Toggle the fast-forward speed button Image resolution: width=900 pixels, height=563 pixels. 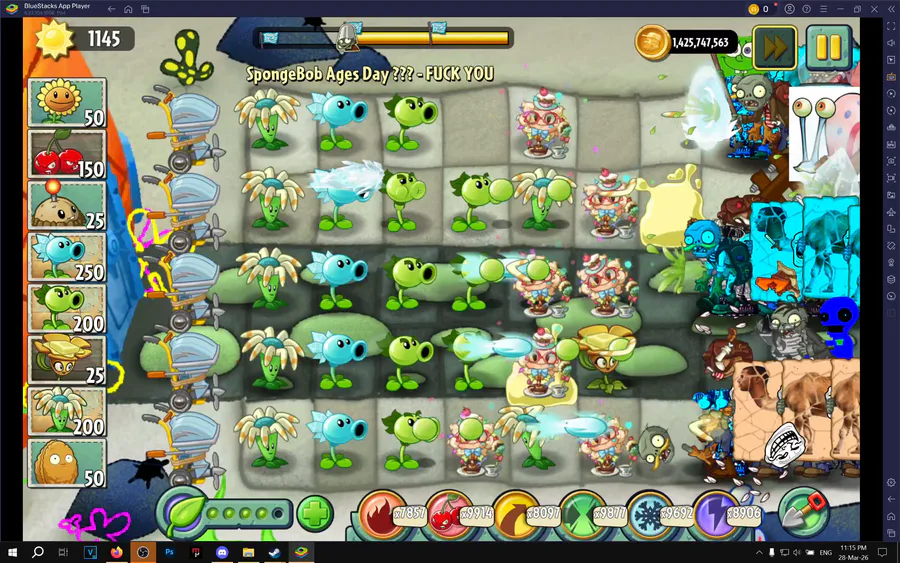pos(774,45)
